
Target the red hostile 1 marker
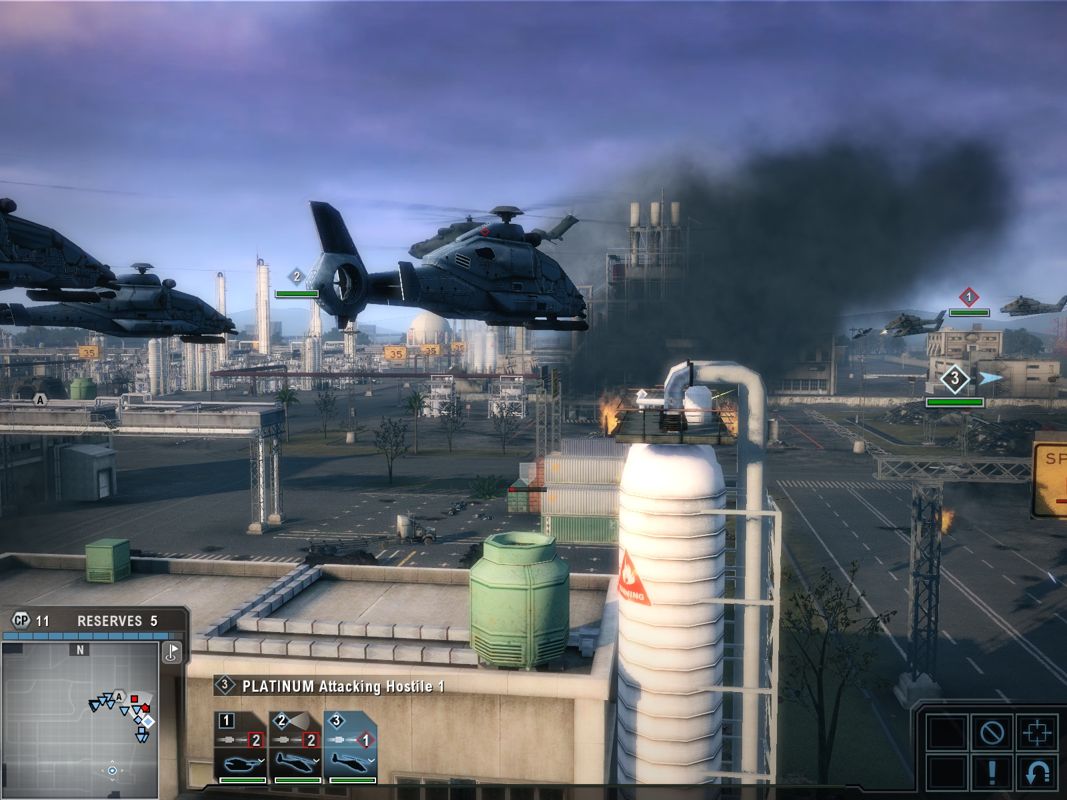[x=968, y=297]
